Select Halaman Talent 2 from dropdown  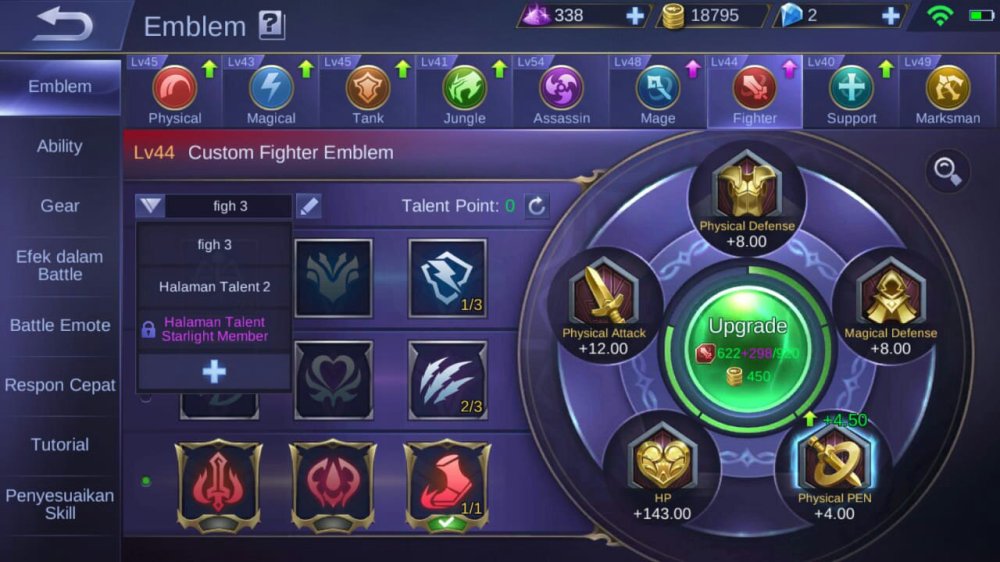214,287
